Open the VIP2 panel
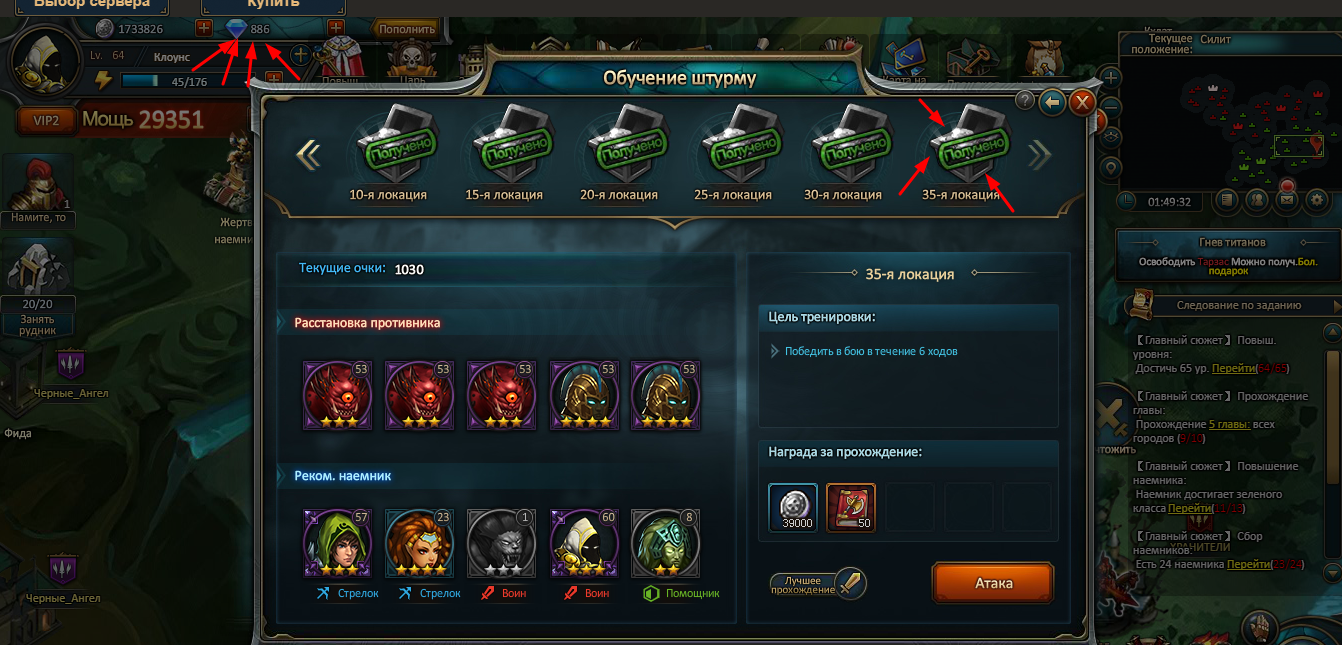Image resolution: width=1342 pixels, height=645 pixels. pyautogui.click(x=47, y=121)
